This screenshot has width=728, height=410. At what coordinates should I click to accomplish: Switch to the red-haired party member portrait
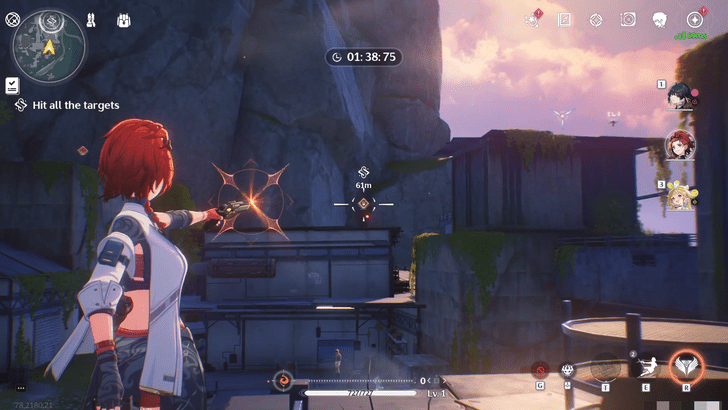pos(681,146)
